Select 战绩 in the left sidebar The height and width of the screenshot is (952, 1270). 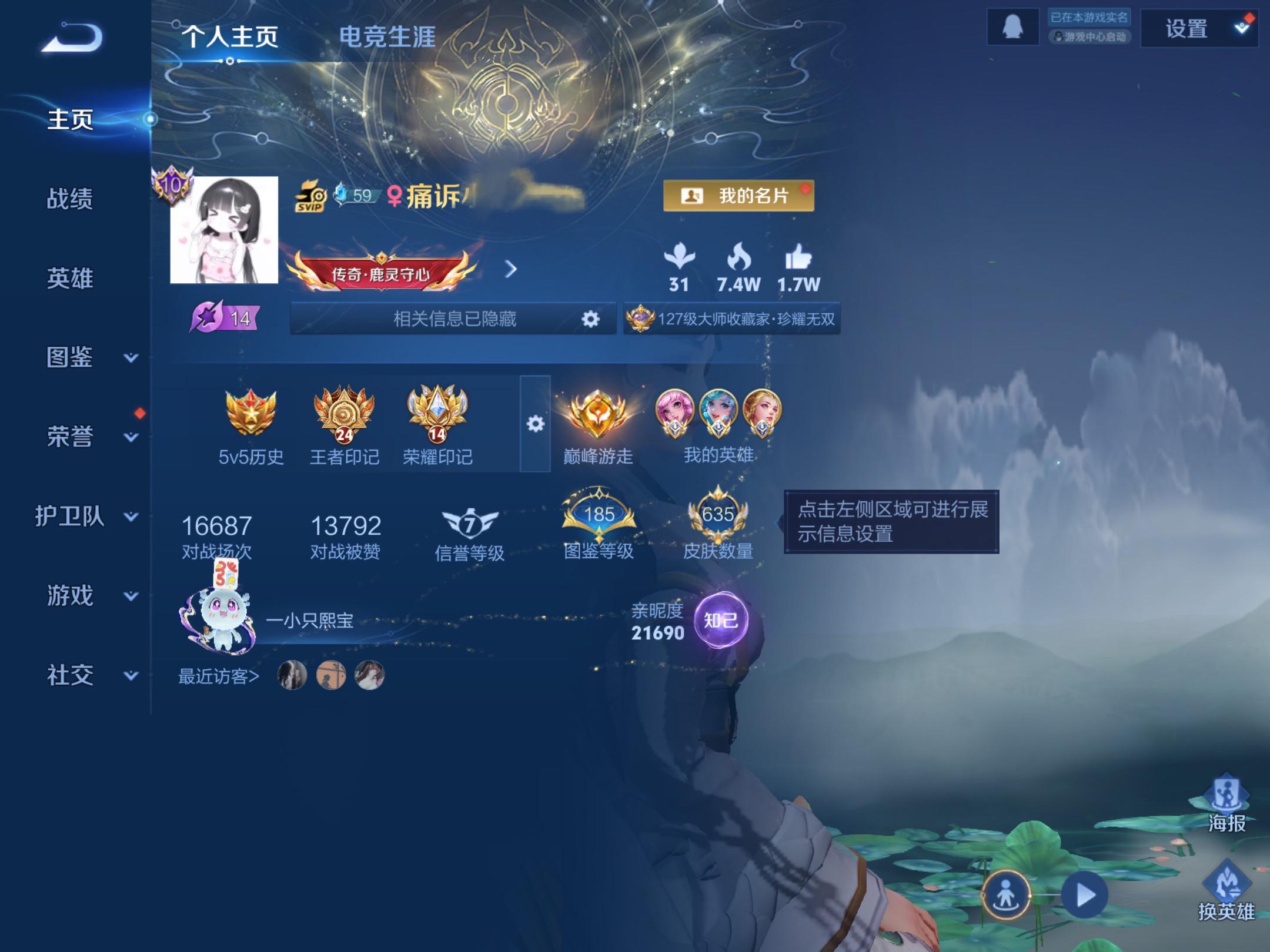(x=71, y=200)
